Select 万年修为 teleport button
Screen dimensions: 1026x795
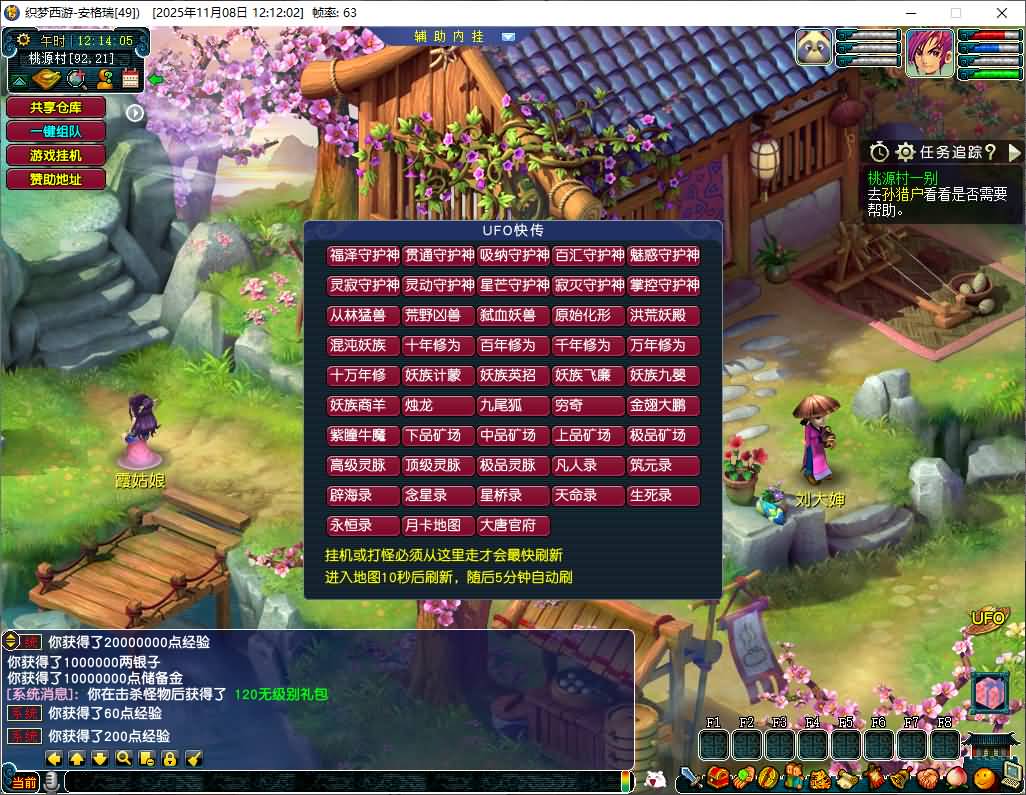coord(664,345)
